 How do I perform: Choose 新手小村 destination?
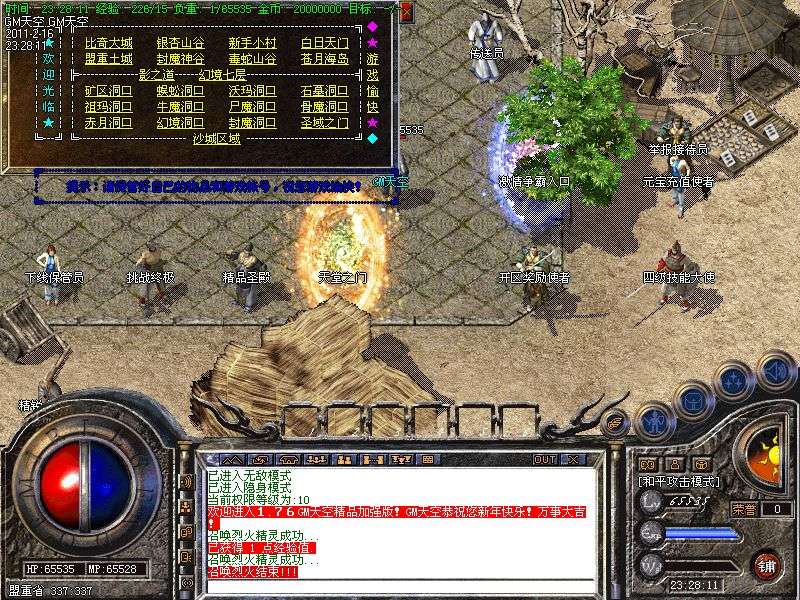tap(252, 43)
